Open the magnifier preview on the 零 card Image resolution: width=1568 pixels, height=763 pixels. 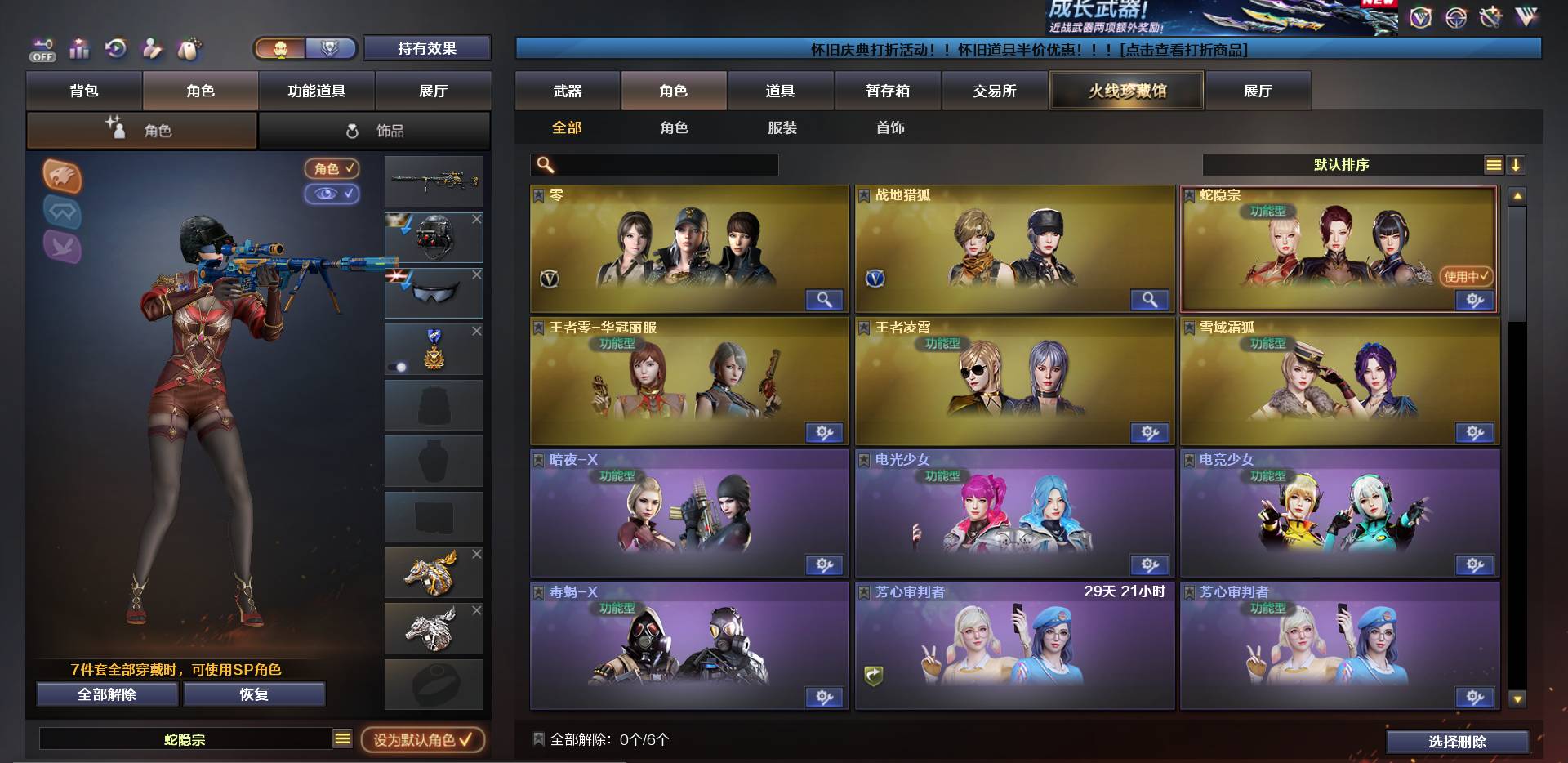coord(824,301)
